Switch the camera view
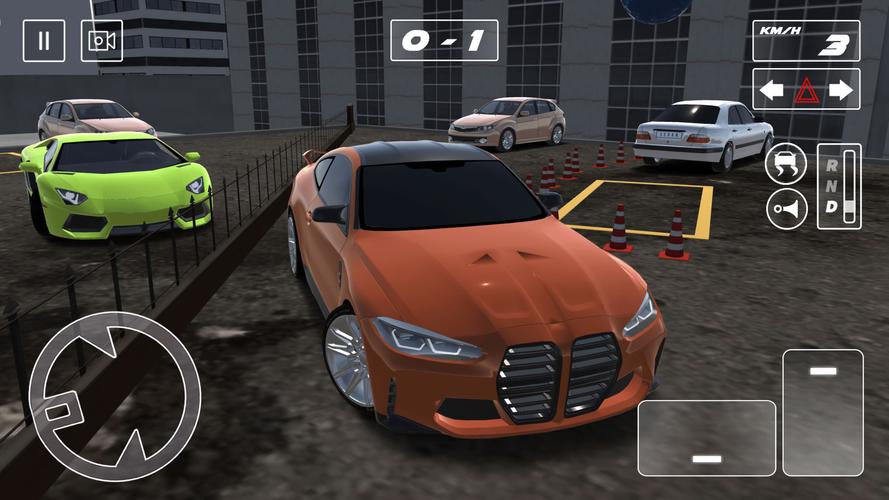 point(102,41)
